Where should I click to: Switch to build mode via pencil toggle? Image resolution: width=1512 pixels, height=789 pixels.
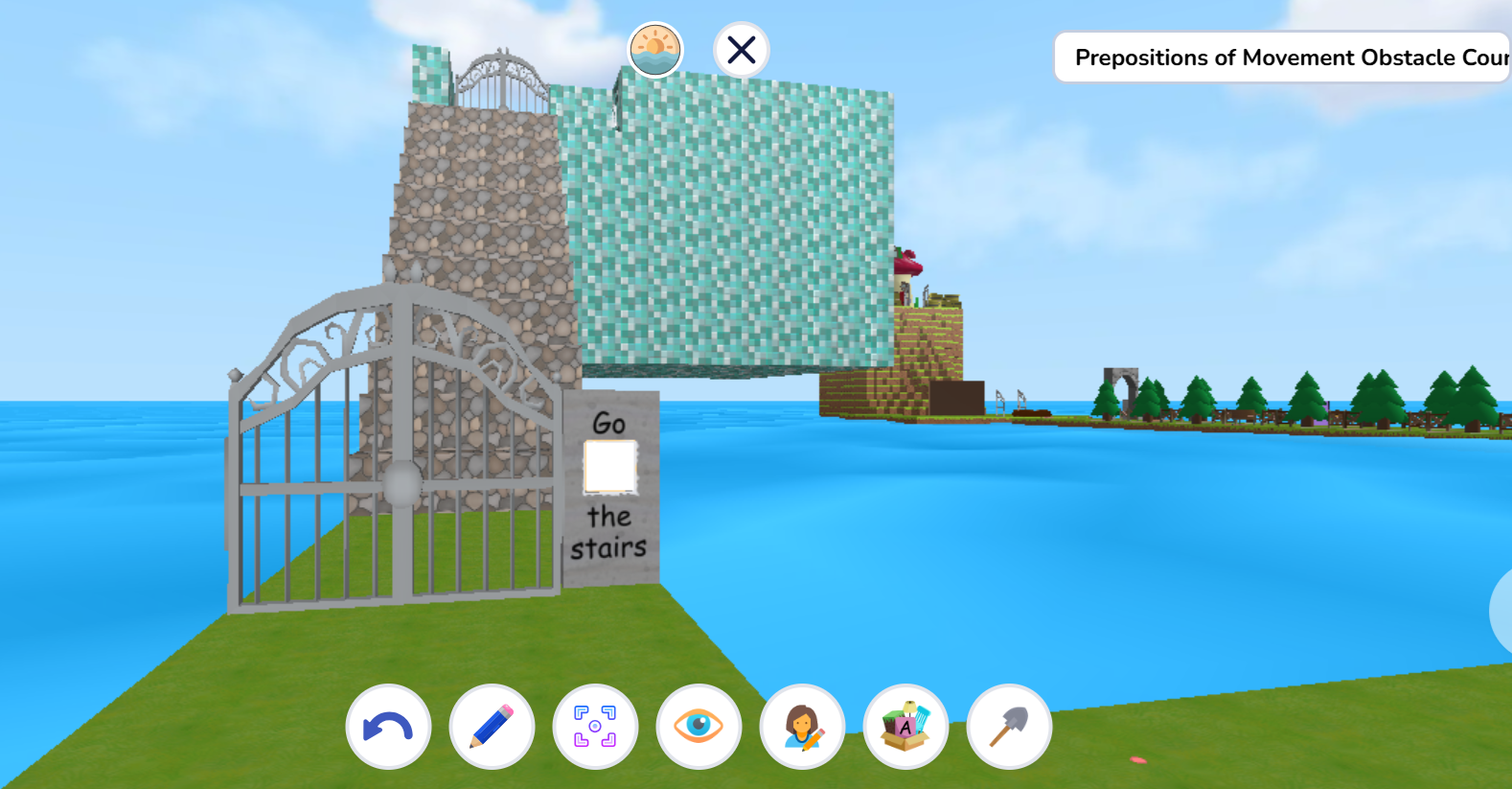click(x=492, y=727)
